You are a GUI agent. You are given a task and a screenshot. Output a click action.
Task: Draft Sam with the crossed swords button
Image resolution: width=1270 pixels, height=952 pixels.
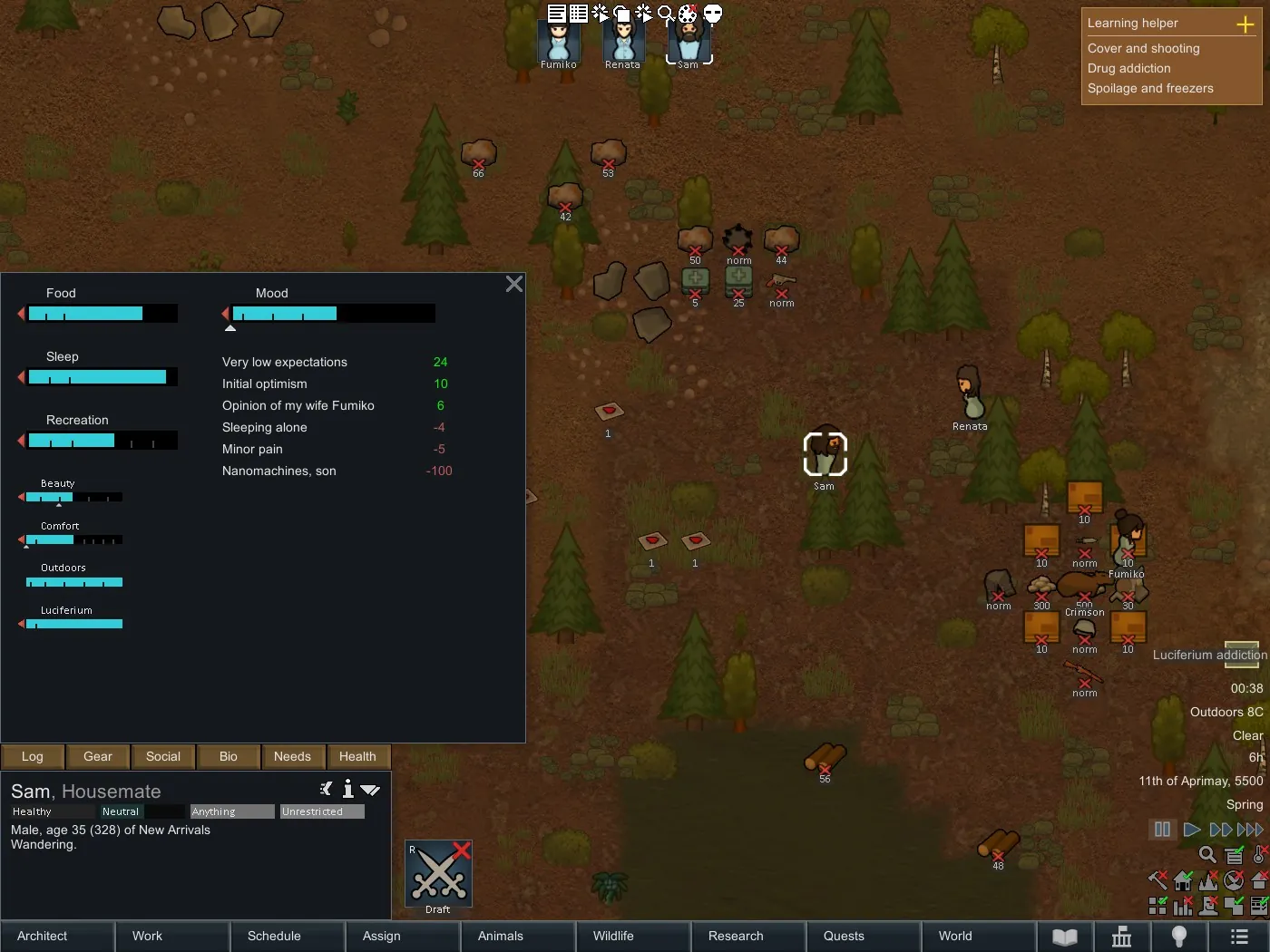439,874
